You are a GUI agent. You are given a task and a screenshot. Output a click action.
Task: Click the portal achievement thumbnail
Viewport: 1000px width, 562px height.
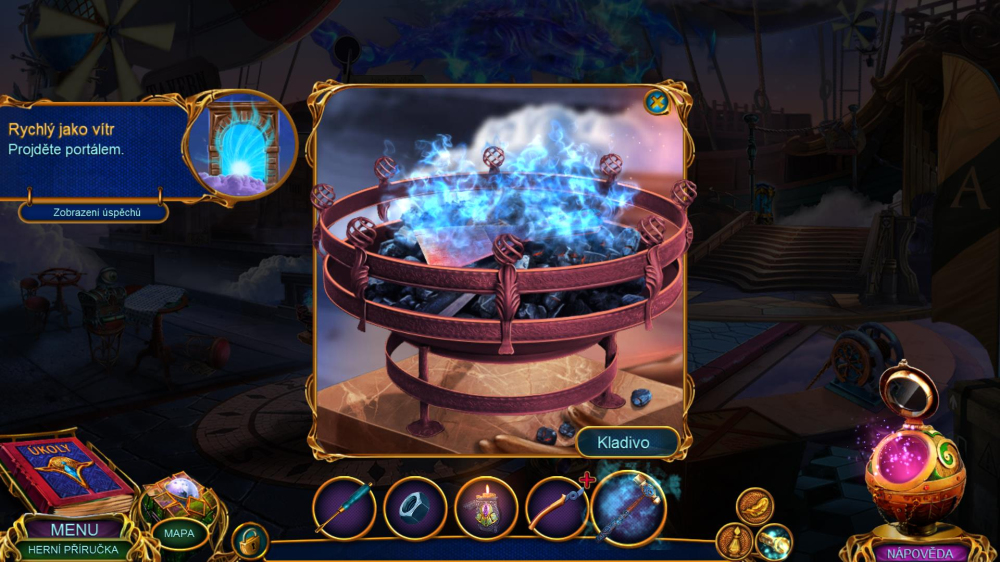pos(241,146)
